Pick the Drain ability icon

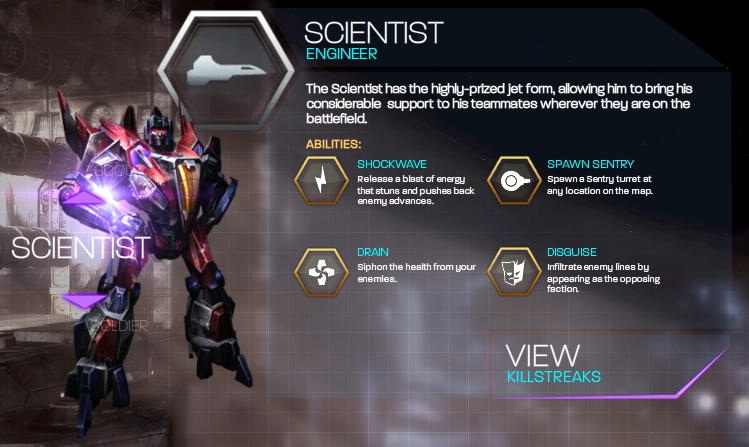319,270
